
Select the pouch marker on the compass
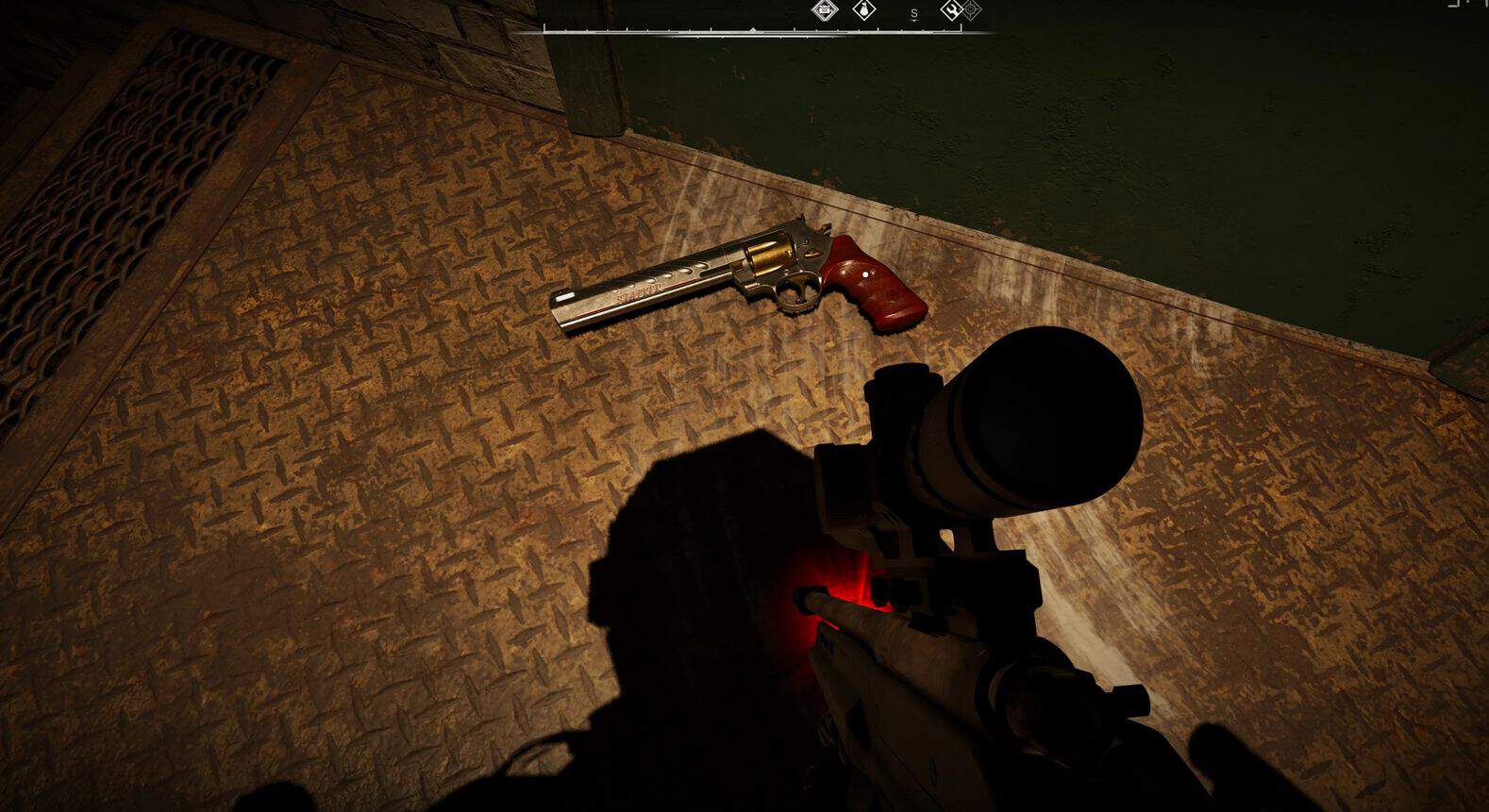(863, 10)
